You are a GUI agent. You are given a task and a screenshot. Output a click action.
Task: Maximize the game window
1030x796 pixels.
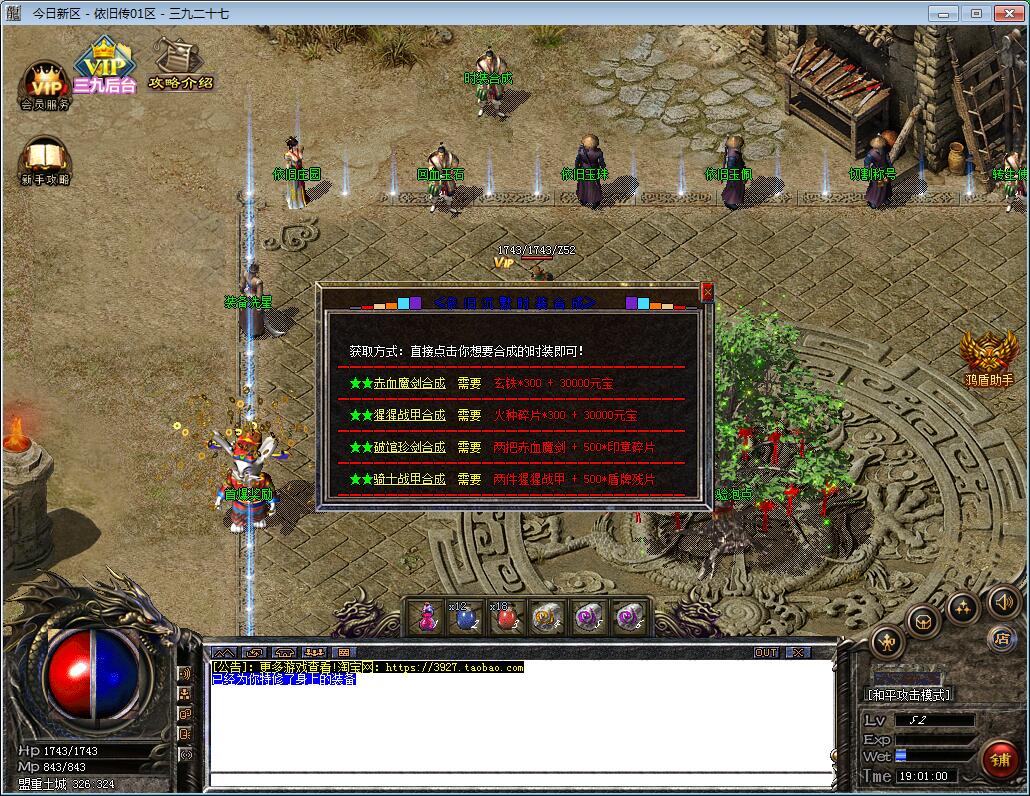tap(977, 13)
